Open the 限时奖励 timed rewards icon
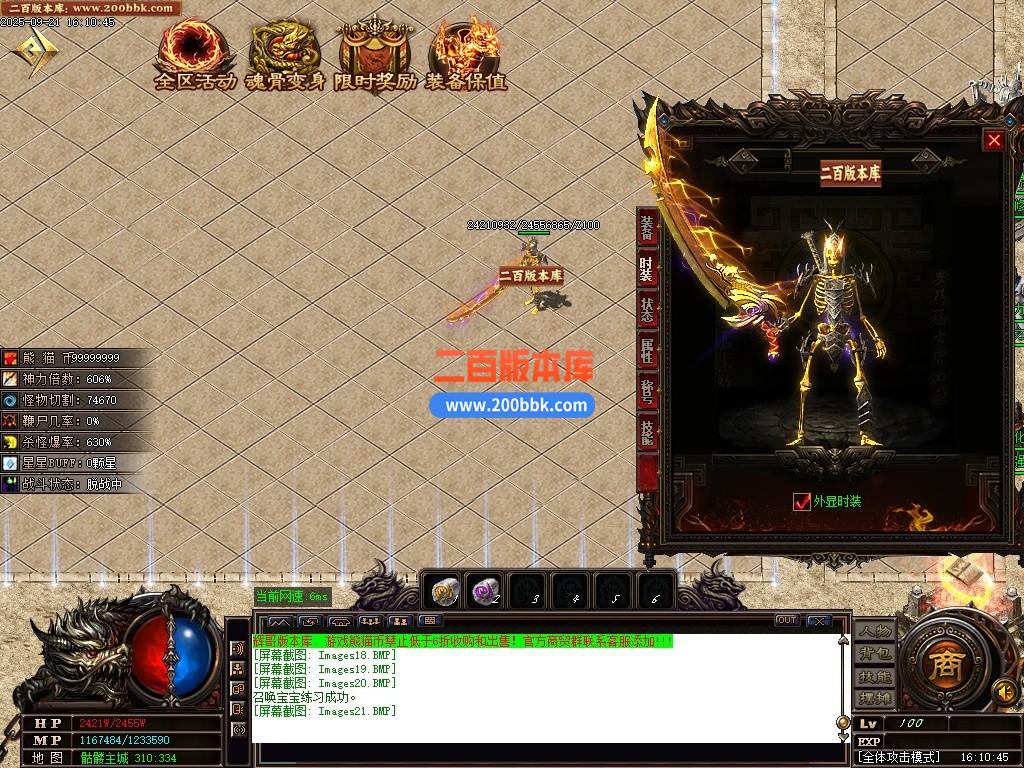 pyautogui.click(x=375, y=55)
